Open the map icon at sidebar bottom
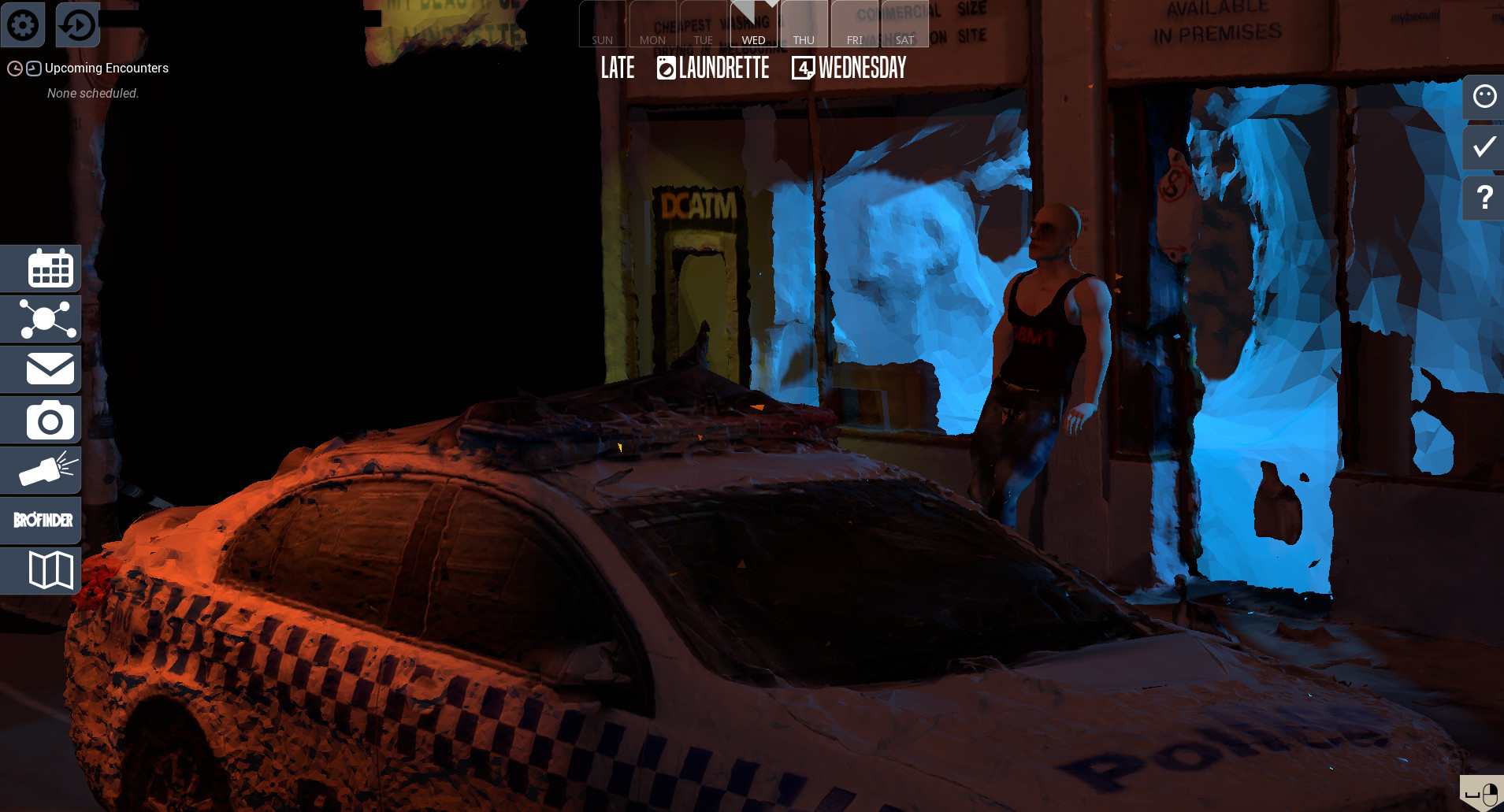This screenshot has width=1504, height=812. [50, 570]
